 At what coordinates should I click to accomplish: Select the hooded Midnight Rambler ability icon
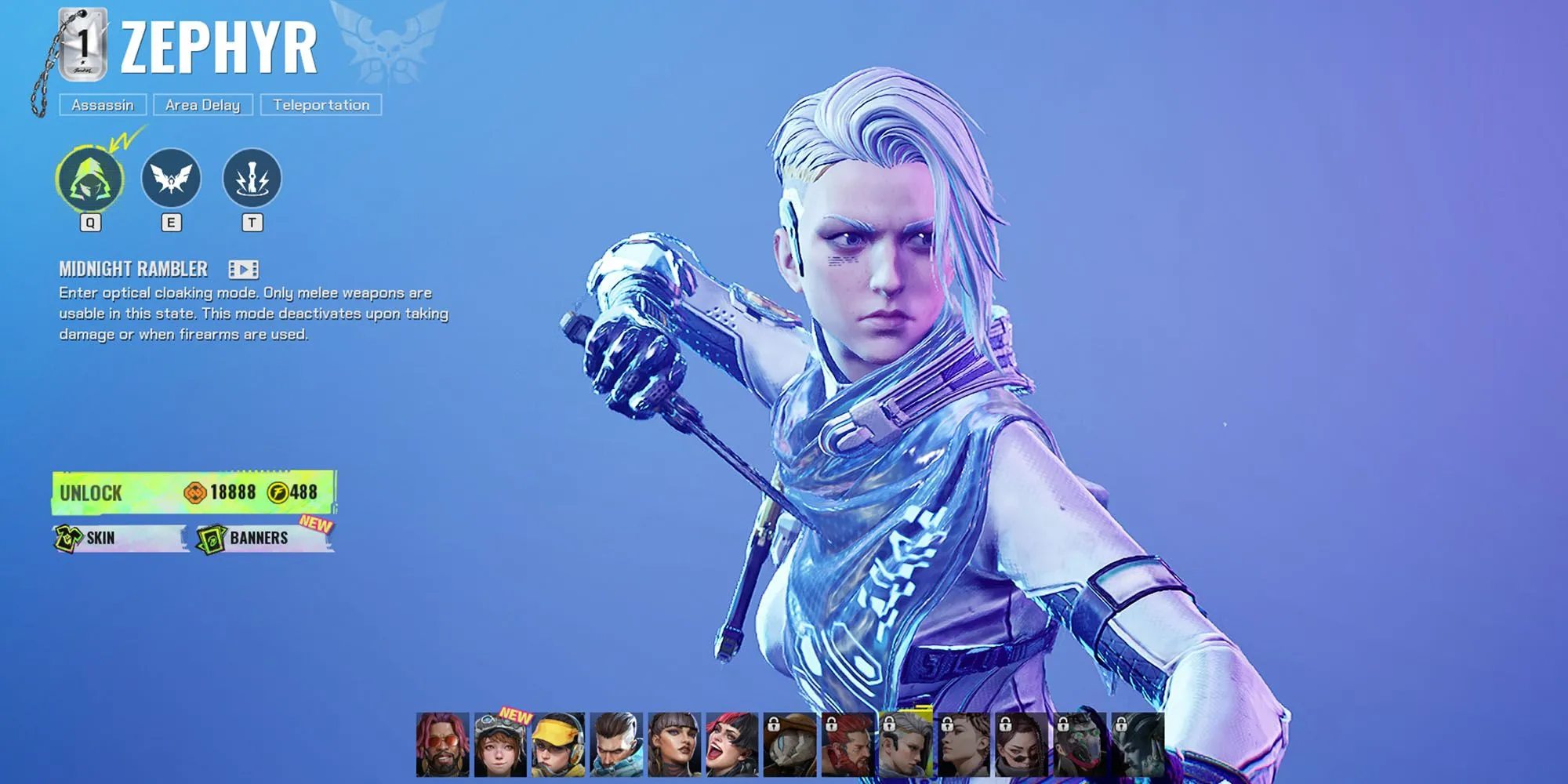coord(90,179)
